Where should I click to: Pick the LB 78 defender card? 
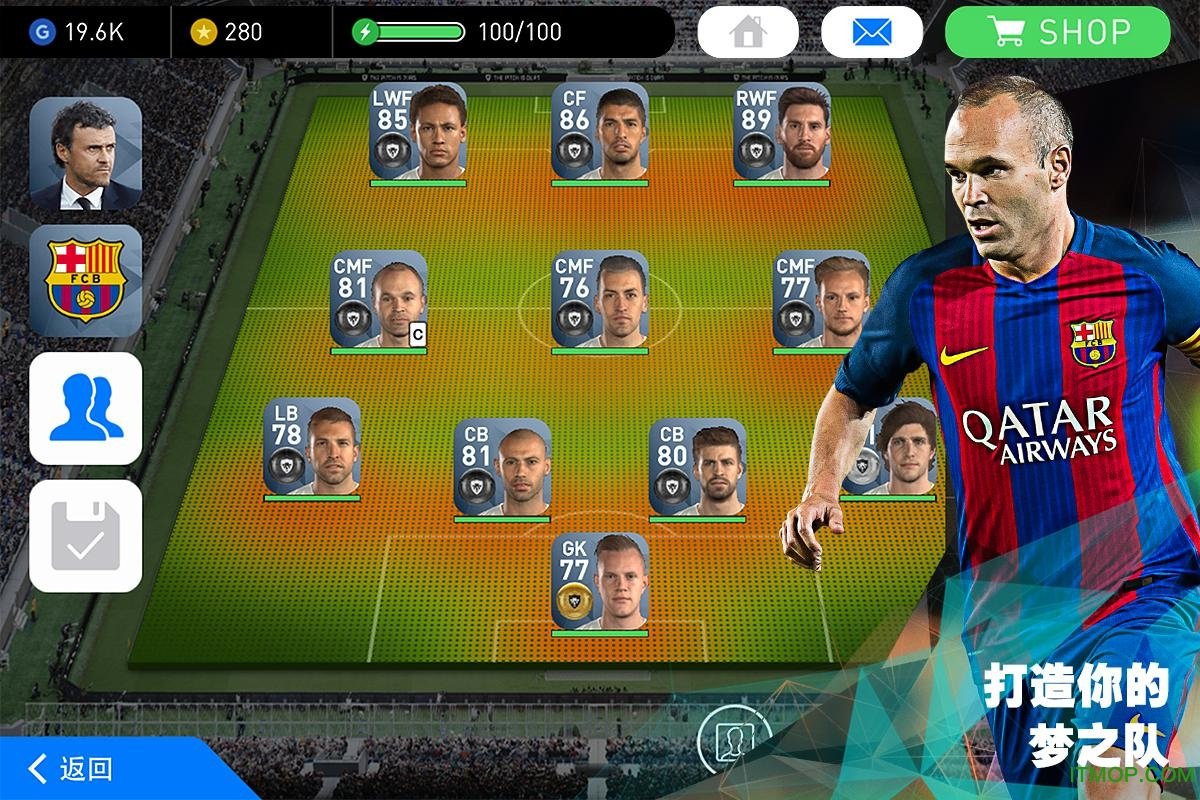tap(312, 447)
